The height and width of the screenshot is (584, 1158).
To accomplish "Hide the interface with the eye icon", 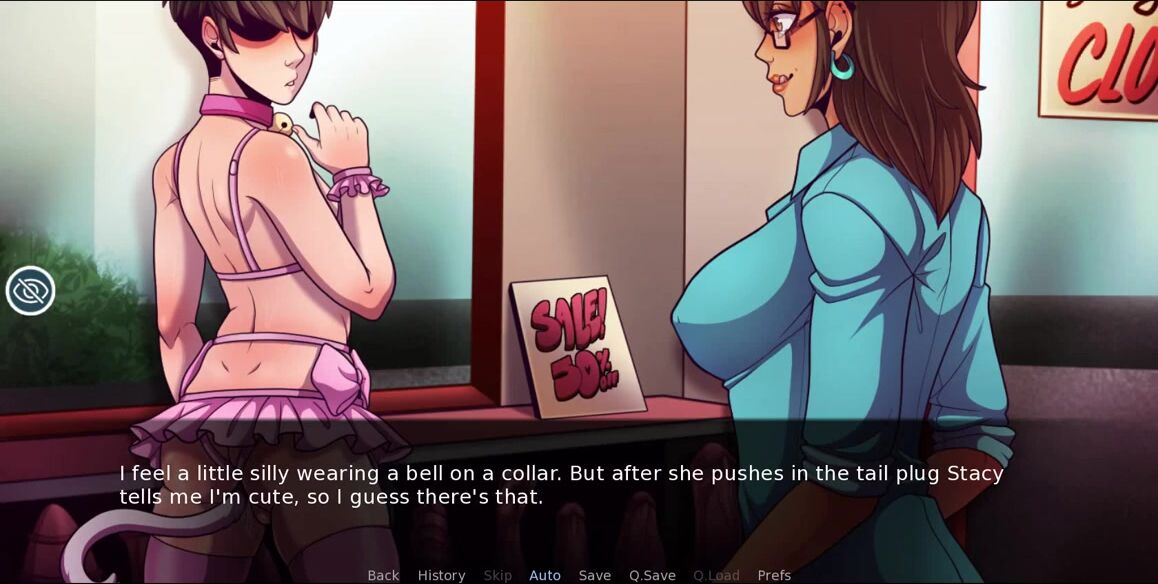I will point(31,291).
